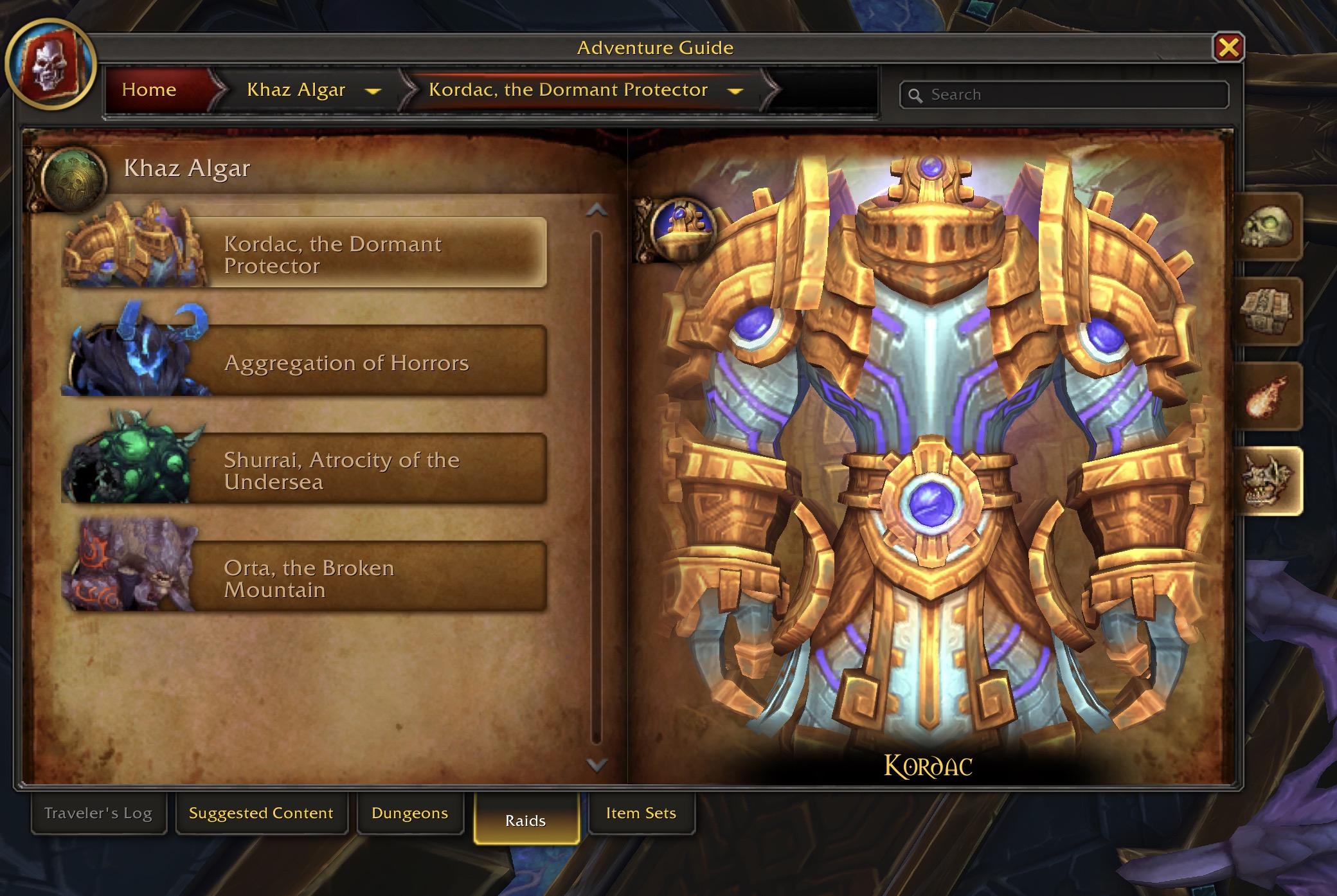
Task: Show the fireball side tab
Action: point(1267,397)
